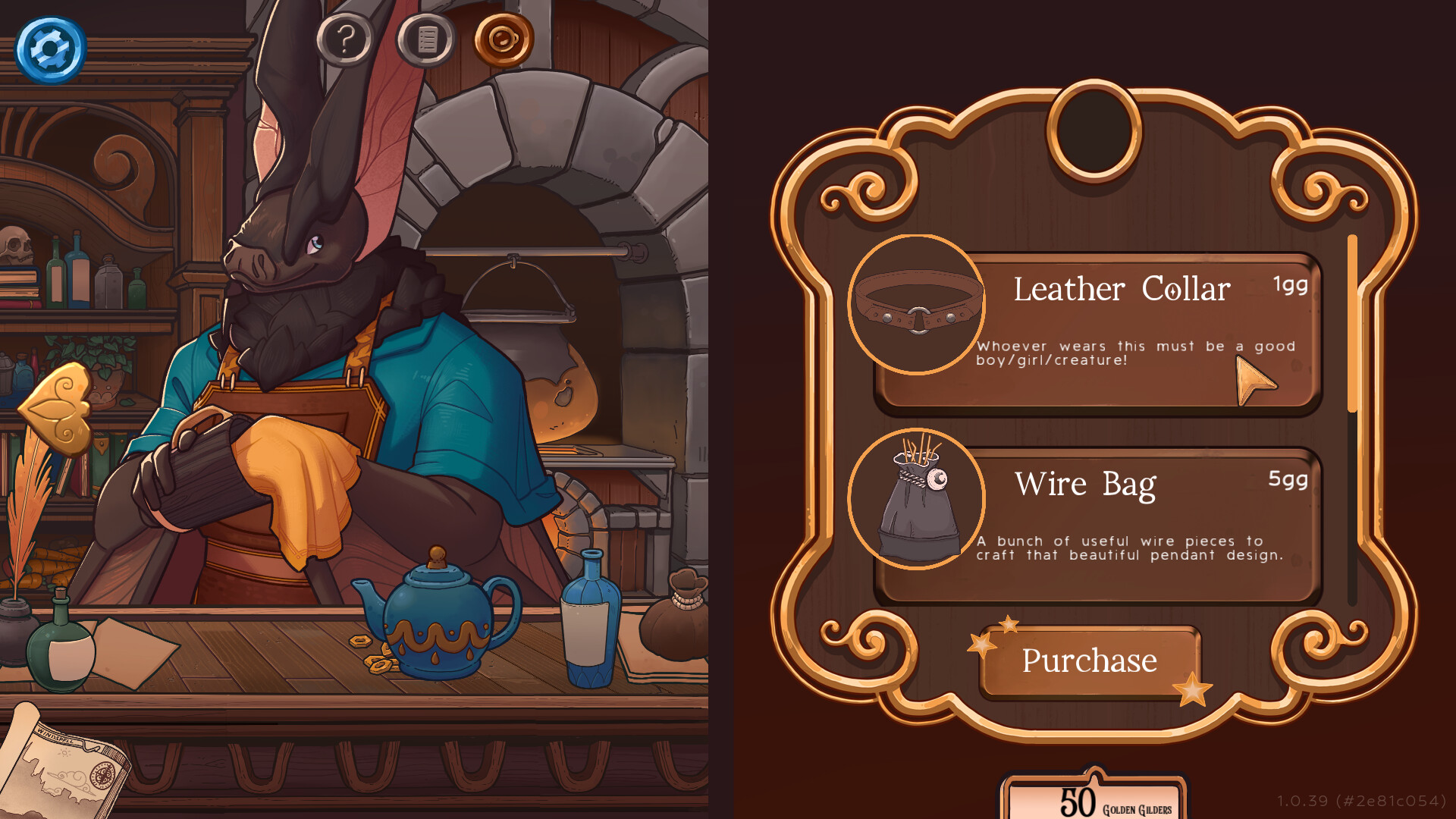Click the Purchase button

click(x=1089, y=661)
